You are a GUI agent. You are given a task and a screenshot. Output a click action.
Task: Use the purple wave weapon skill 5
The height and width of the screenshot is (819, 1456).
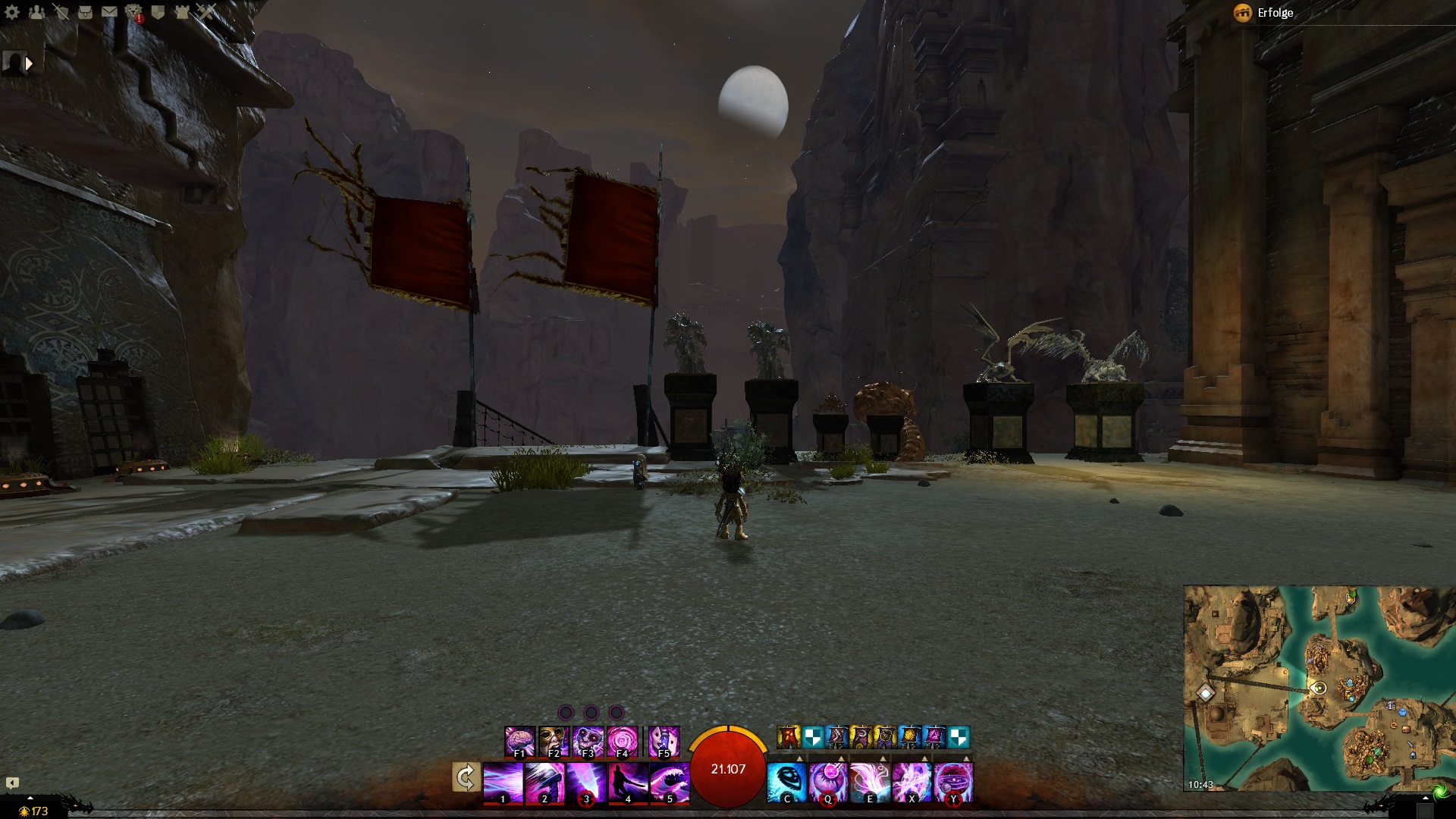pyautogui.click(x=670, y=783)
